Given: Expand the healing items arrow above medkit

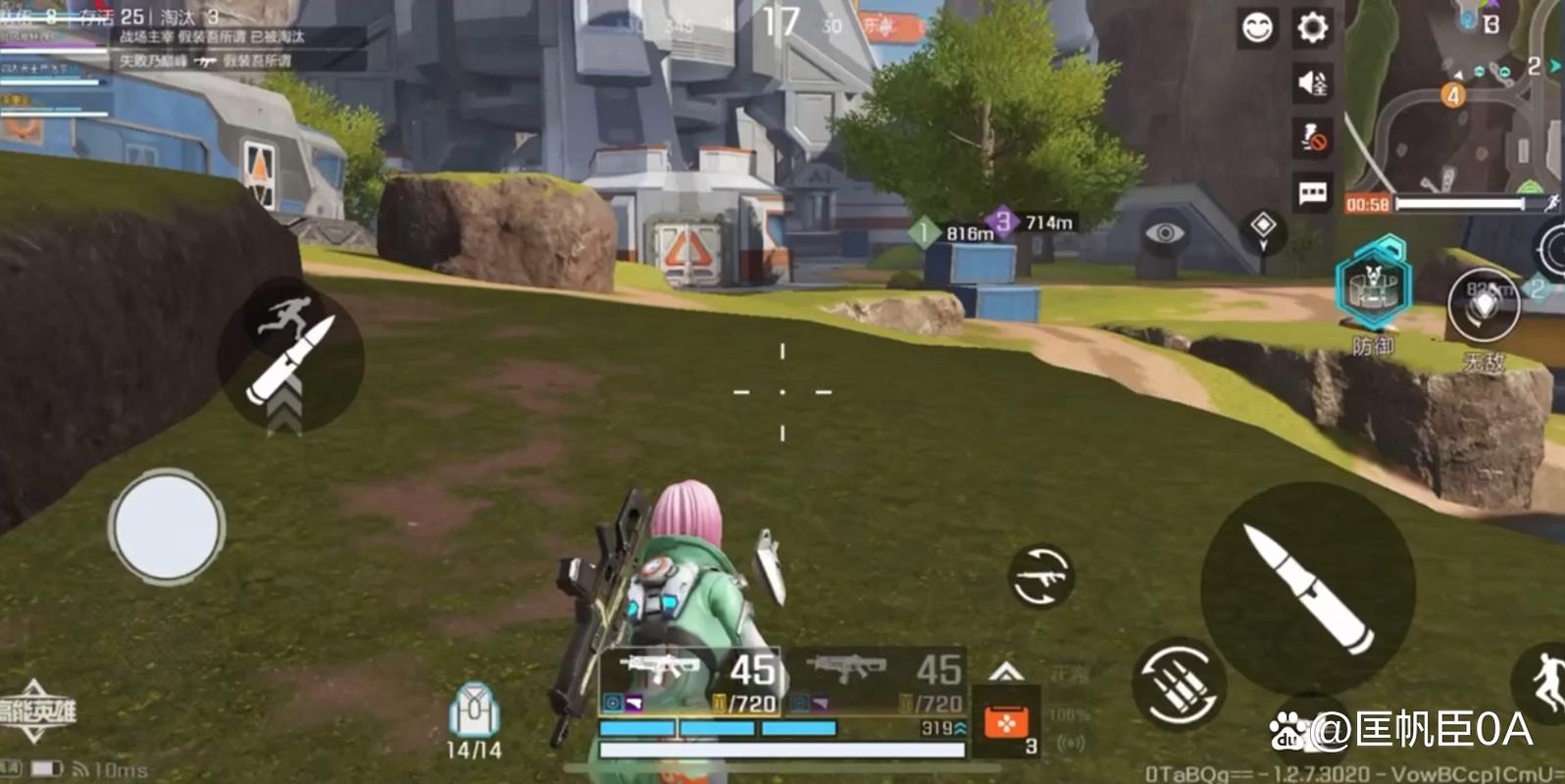Looking at the screenshot, I should 1006,672.
